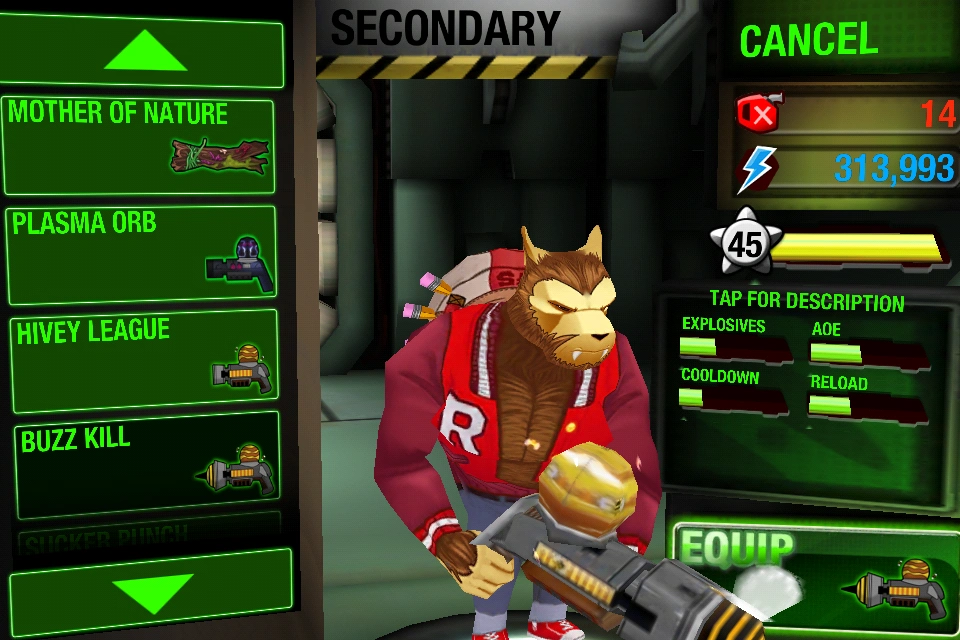Choose the Plasma Orb weapon
This screenshot has width=960, height=640.
coord(141,254)
